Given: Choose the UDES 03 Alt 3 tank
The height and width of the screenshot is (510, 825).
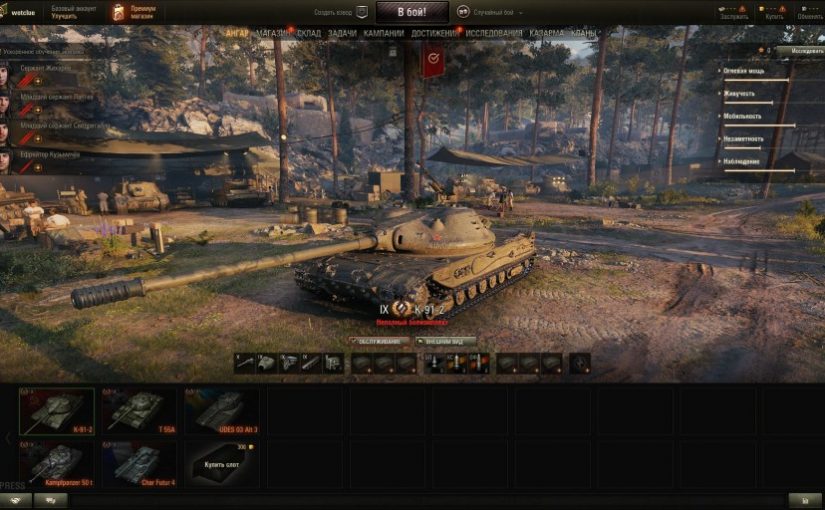Looking at the screenshot, I should [x=222, y=411].
